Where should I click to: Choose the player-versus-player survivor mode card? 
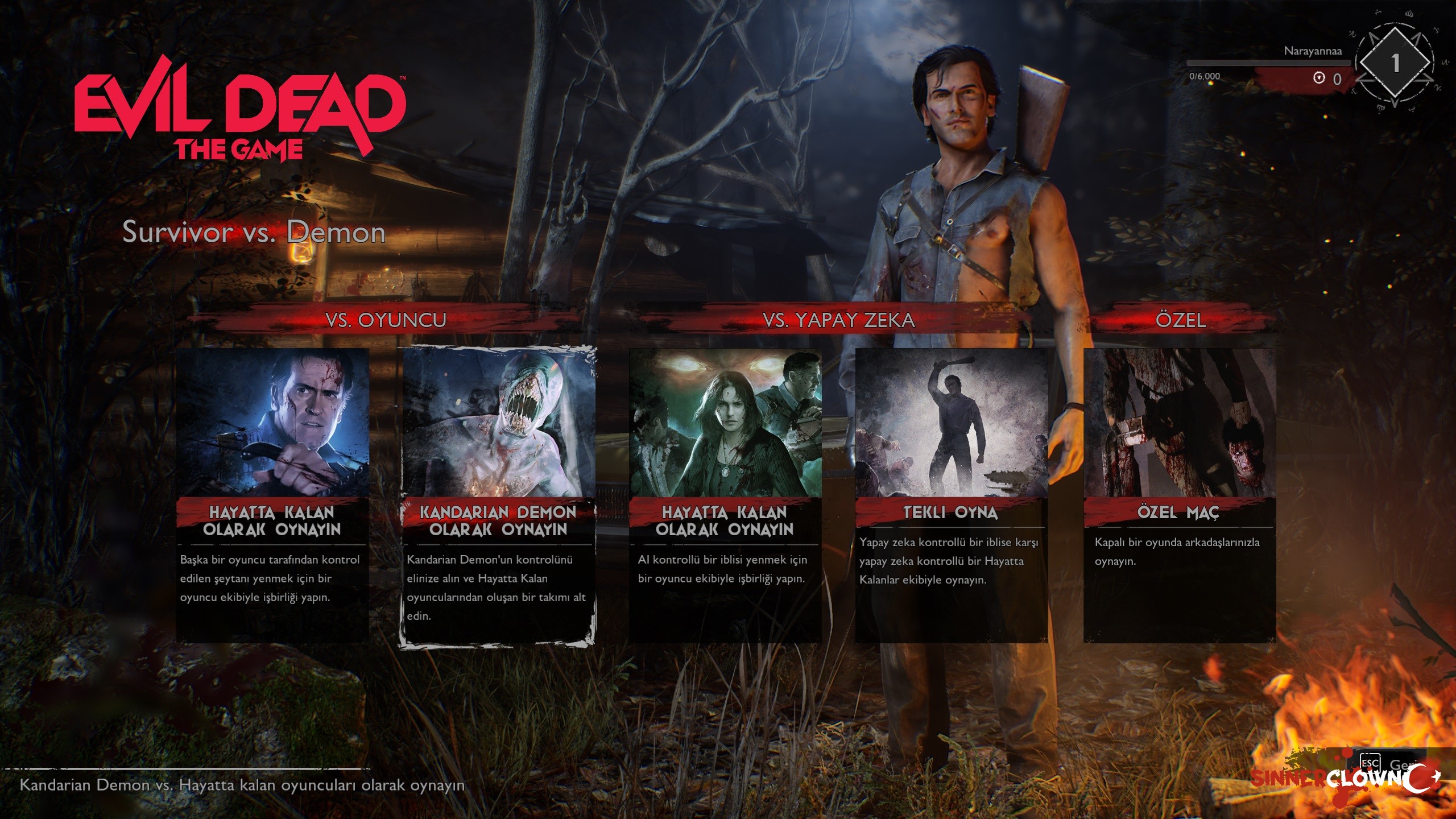(272, 495)
